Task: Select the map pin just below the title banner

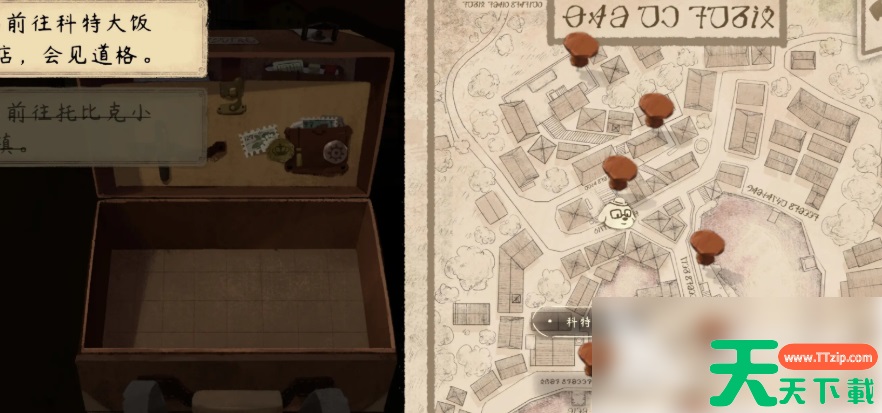Action: point(579,45)
